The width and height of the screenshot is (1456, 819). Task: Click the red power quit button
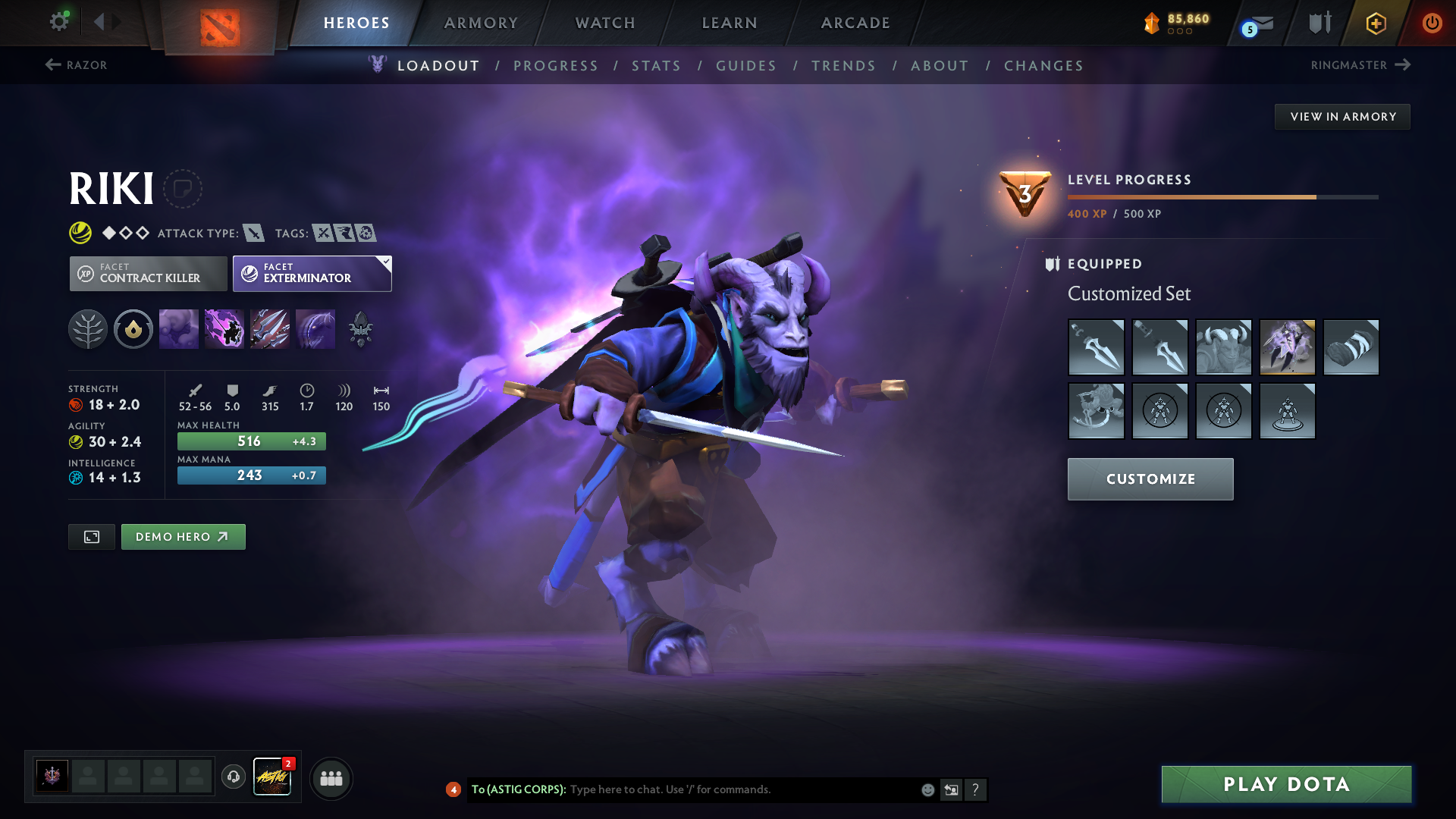pos(1432,23)
